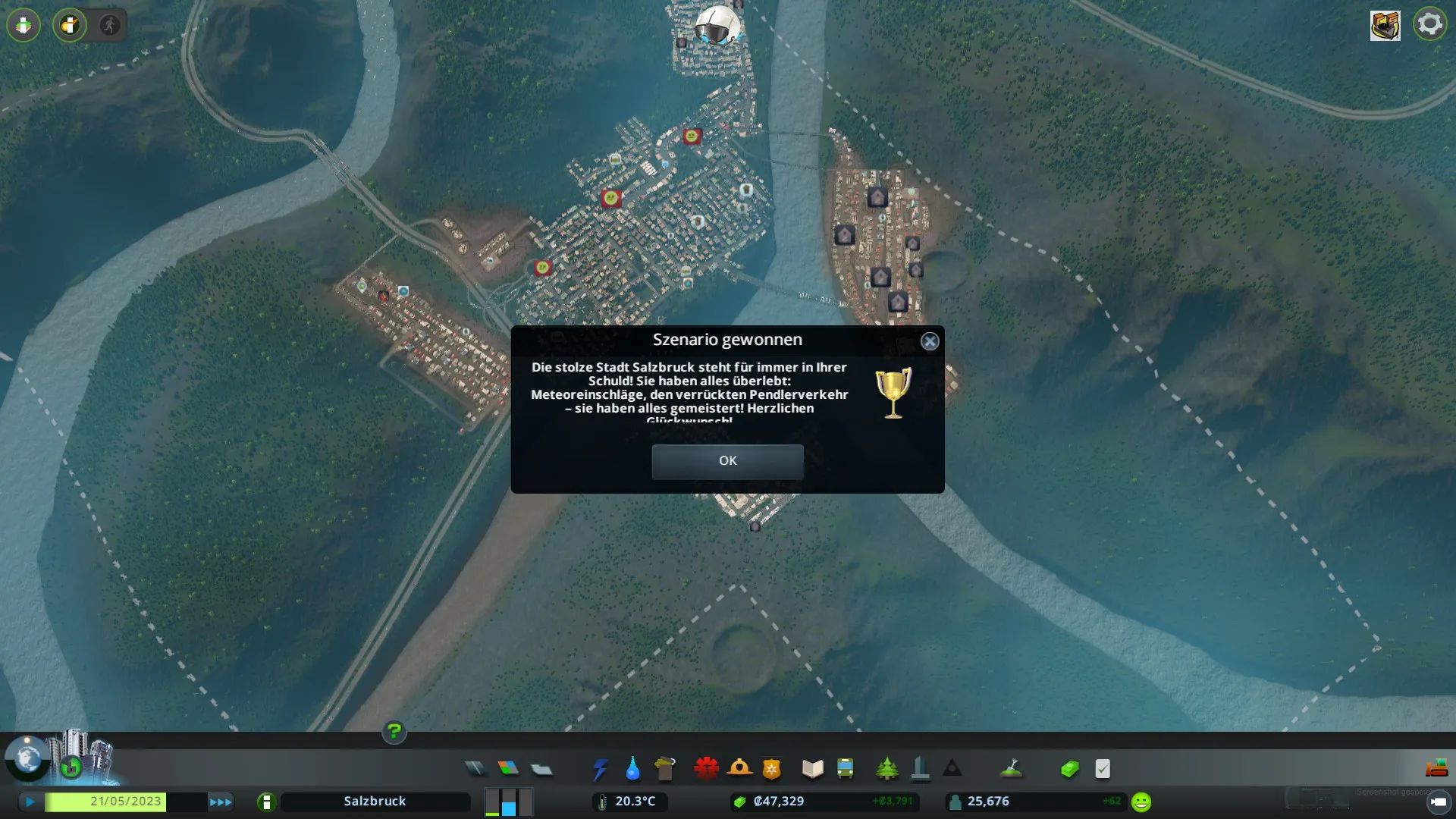
Task: Open the Chirper treasure chest icon
Action: pyautogui.click(x=1385, y=25)
